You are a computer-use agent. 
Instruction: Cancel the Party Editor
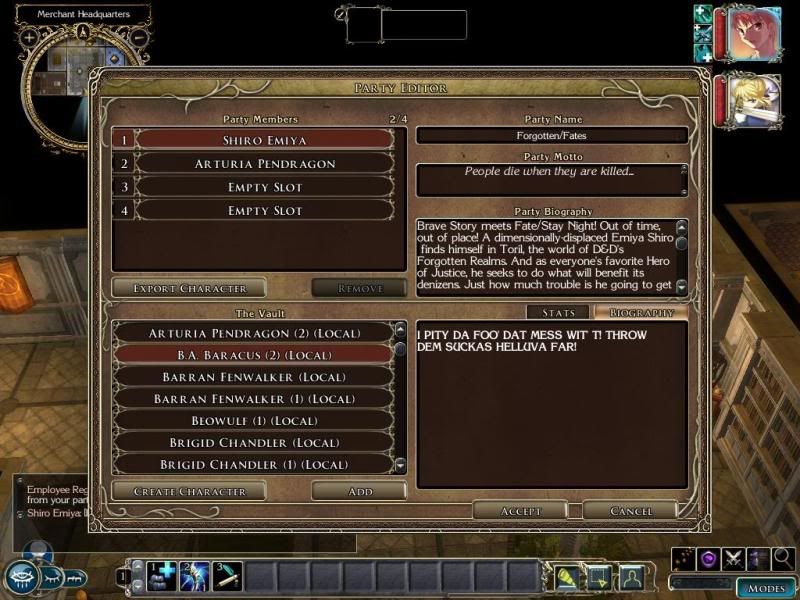[x=630, y=510]
